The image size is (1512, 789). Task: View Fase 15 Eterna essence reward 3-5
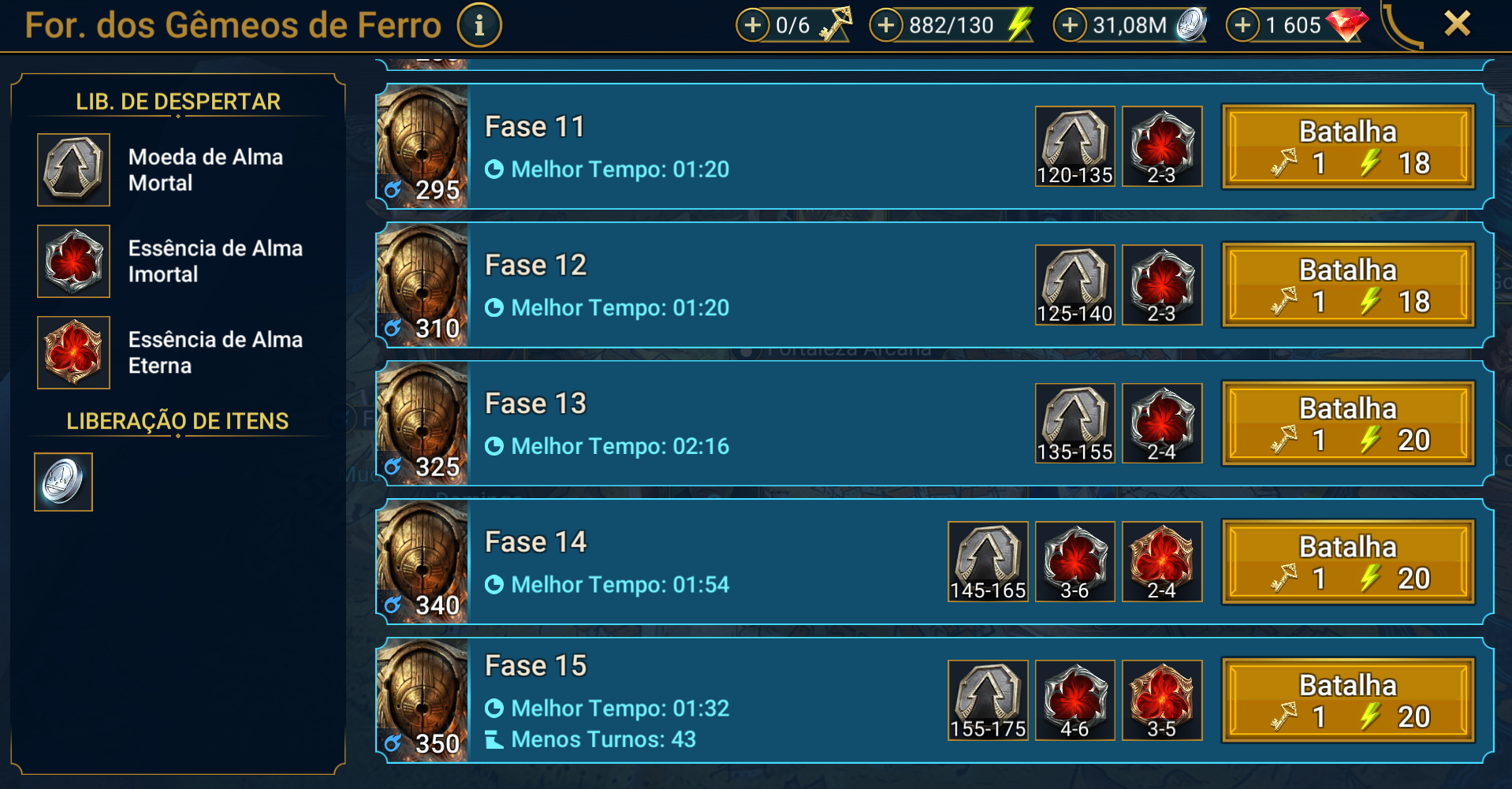[1162, 700]
